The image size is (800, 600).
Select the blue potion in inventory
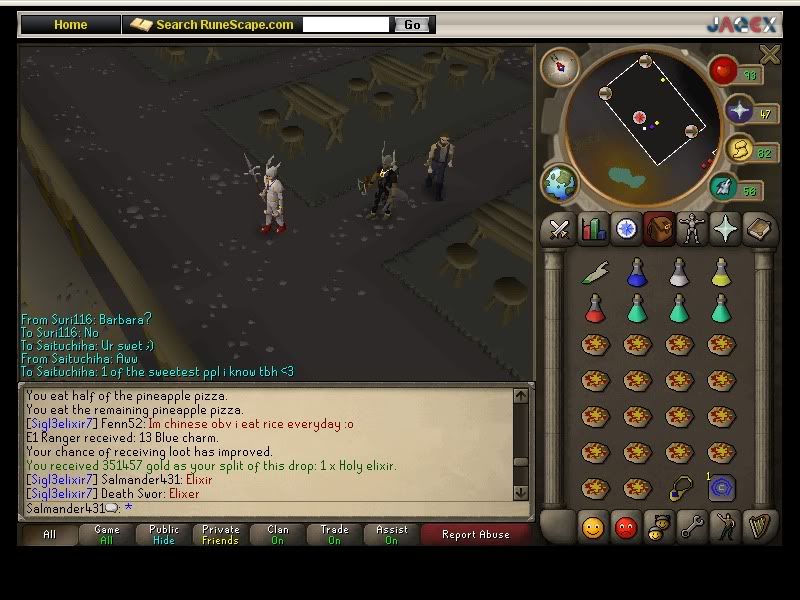(x=637, y=271)
